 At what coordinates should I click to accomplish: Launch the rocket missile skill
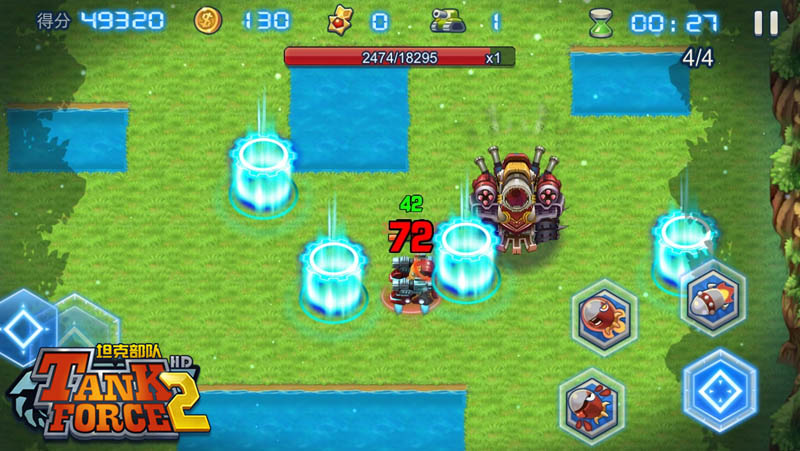[x=712, y=297]
